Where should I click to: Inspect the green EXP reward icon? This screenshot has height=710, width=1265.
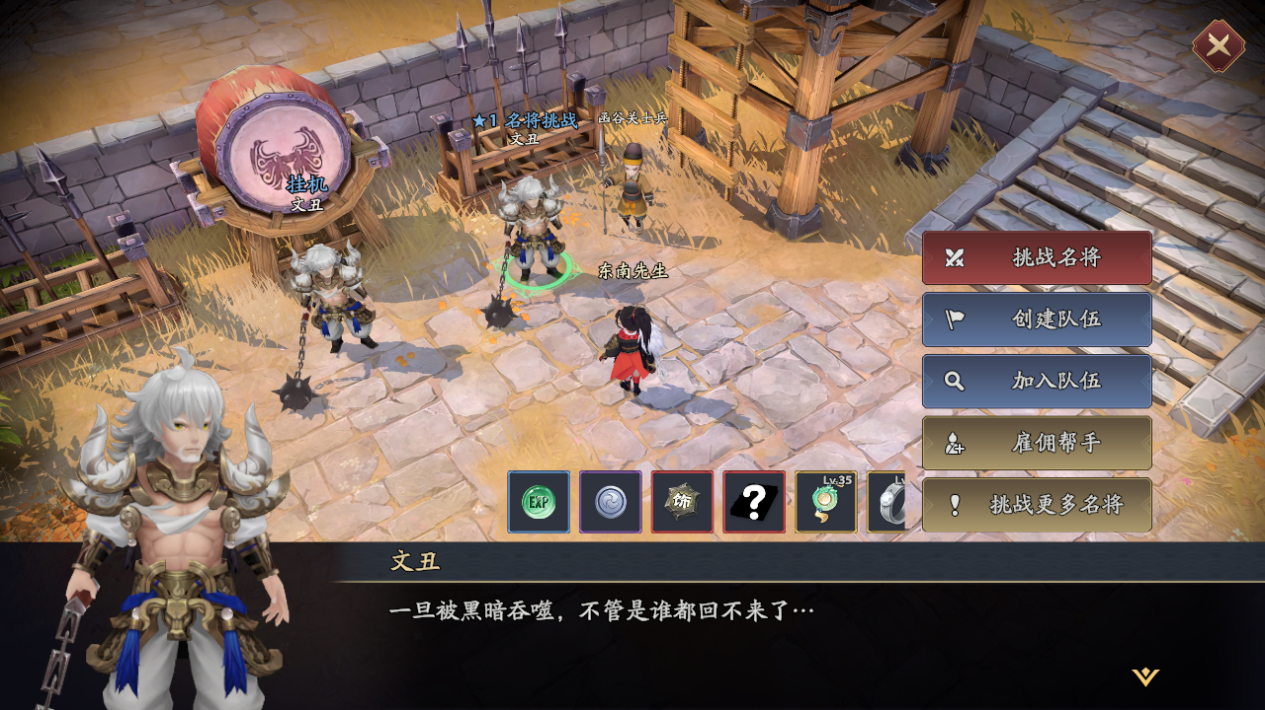[539, 502]
